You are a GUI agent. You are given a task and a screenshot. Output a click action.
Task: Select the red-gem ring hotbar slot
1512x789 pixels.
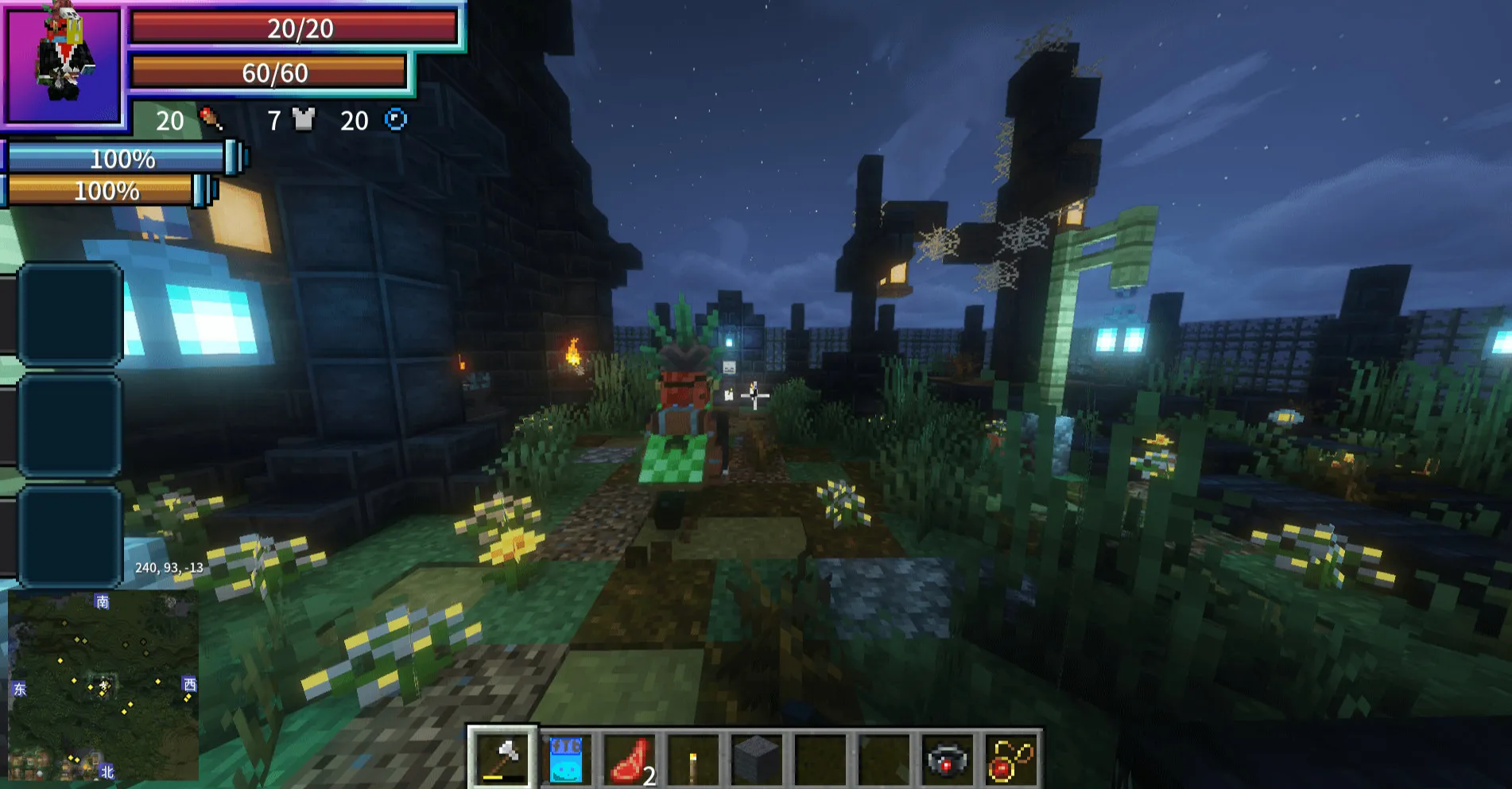click(x=947, y=760)
